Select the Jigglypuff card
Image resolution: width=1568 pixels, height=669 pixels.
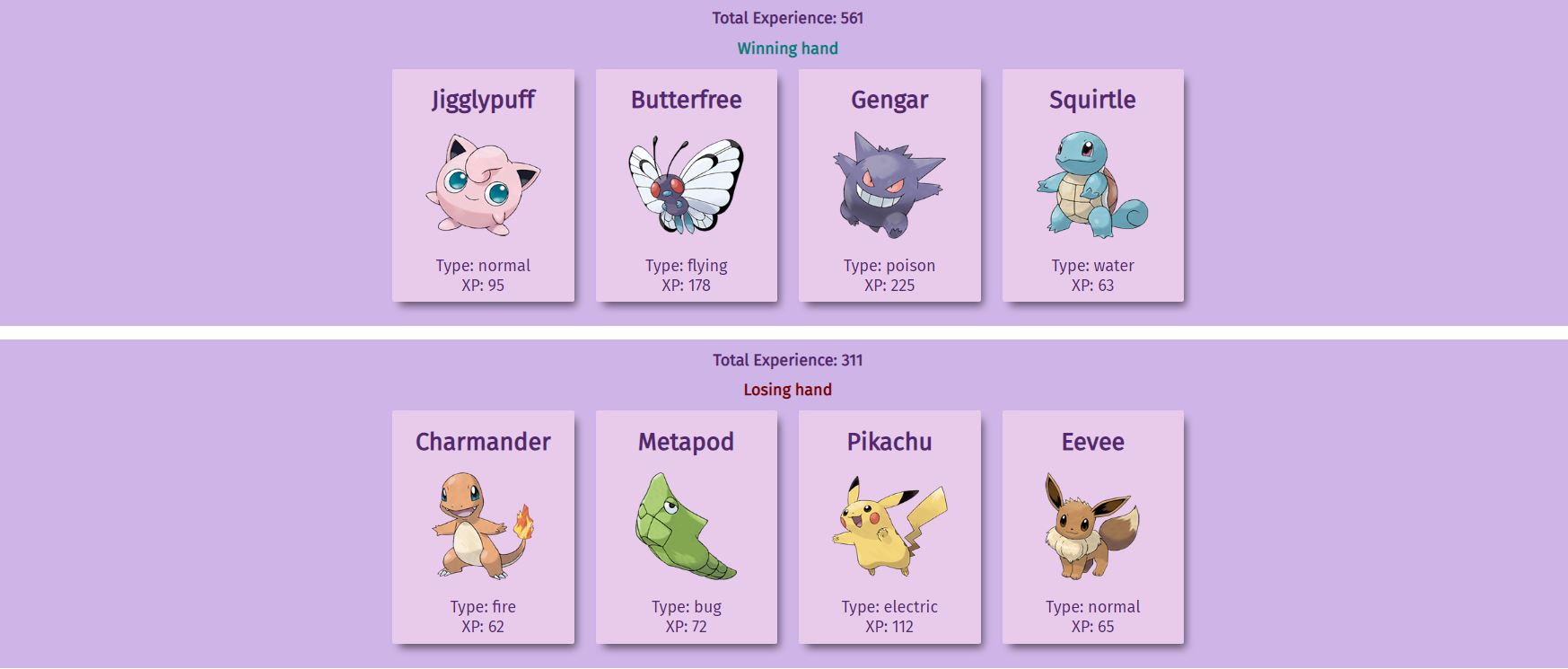click(483, 186)
